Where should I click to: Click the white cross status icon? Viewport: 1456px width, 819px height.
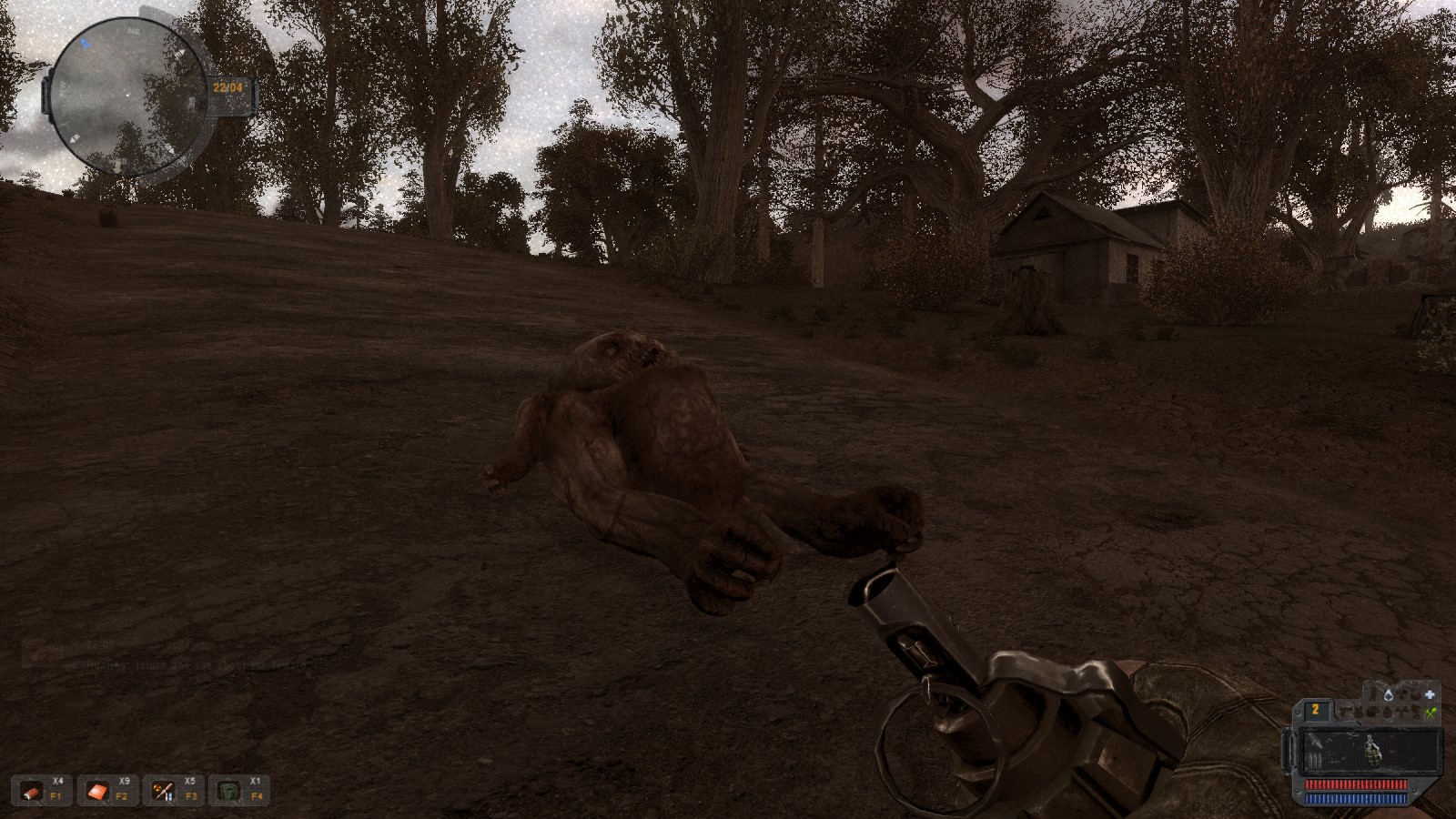coord(1430,694)
